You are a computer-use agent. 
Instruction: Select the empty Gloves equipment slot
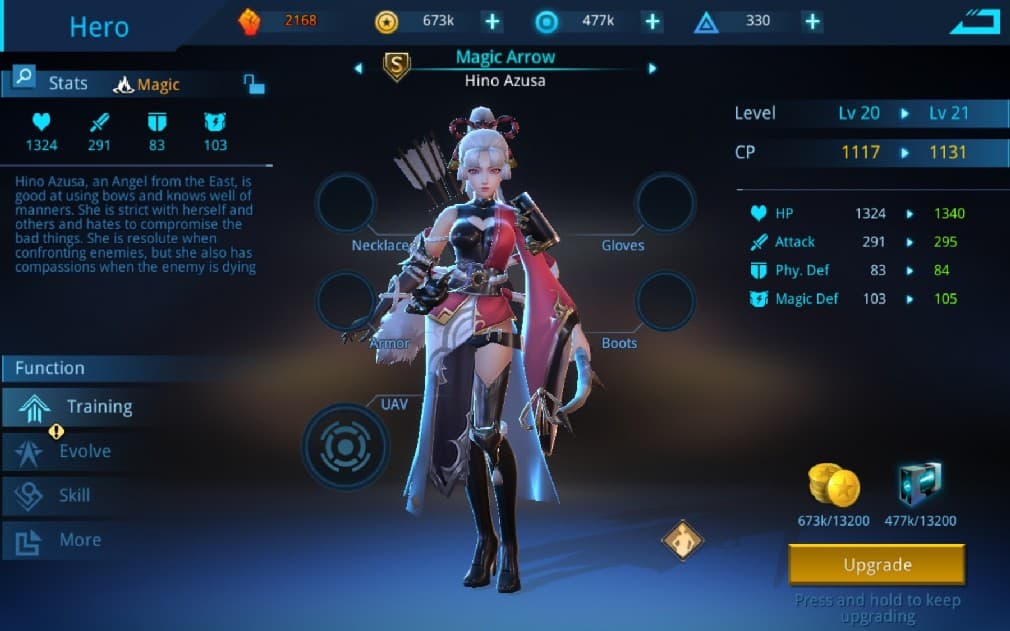tap(665, 203)
